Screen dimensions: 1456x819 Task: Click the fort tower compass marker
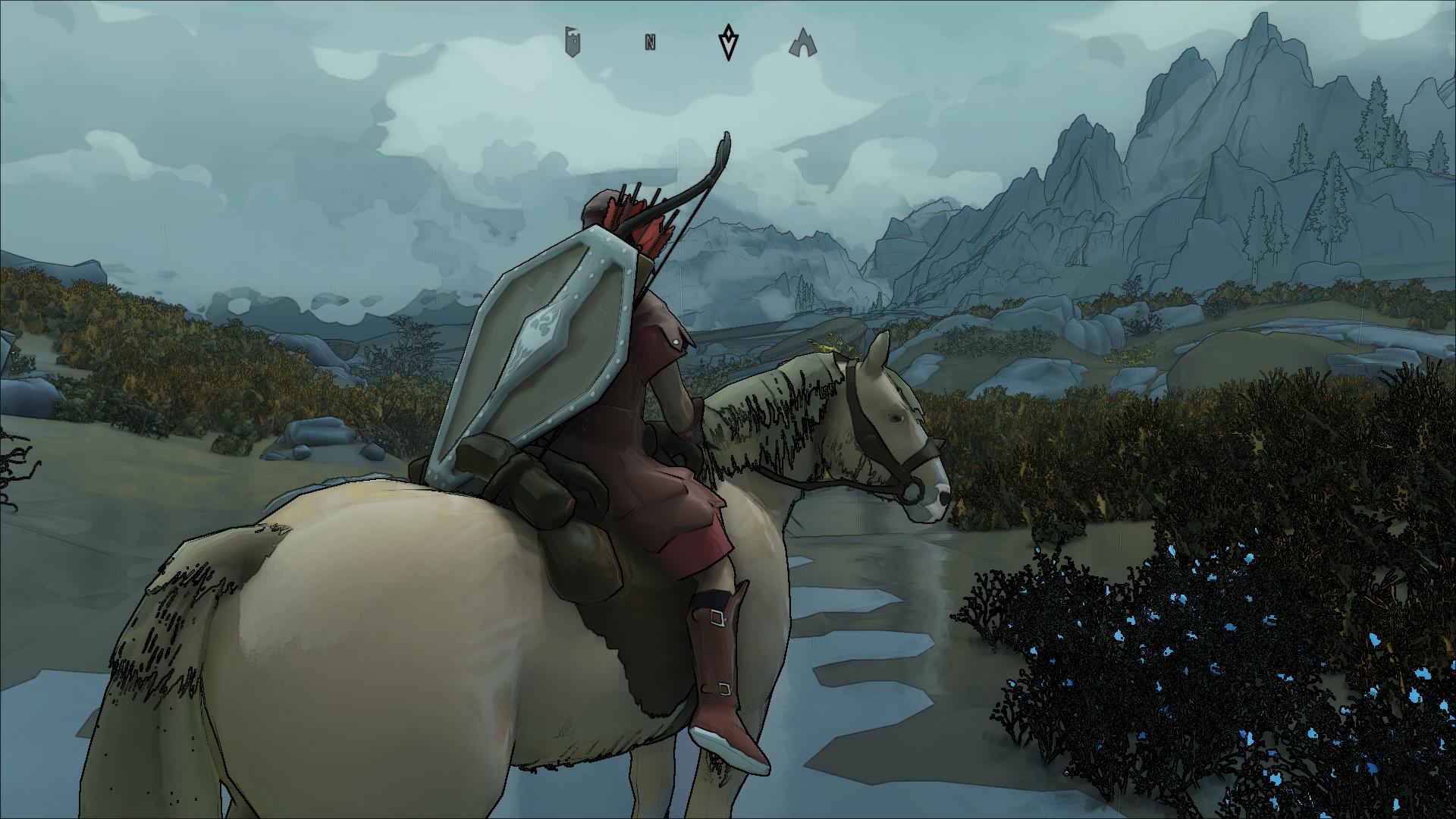[576, 42]
